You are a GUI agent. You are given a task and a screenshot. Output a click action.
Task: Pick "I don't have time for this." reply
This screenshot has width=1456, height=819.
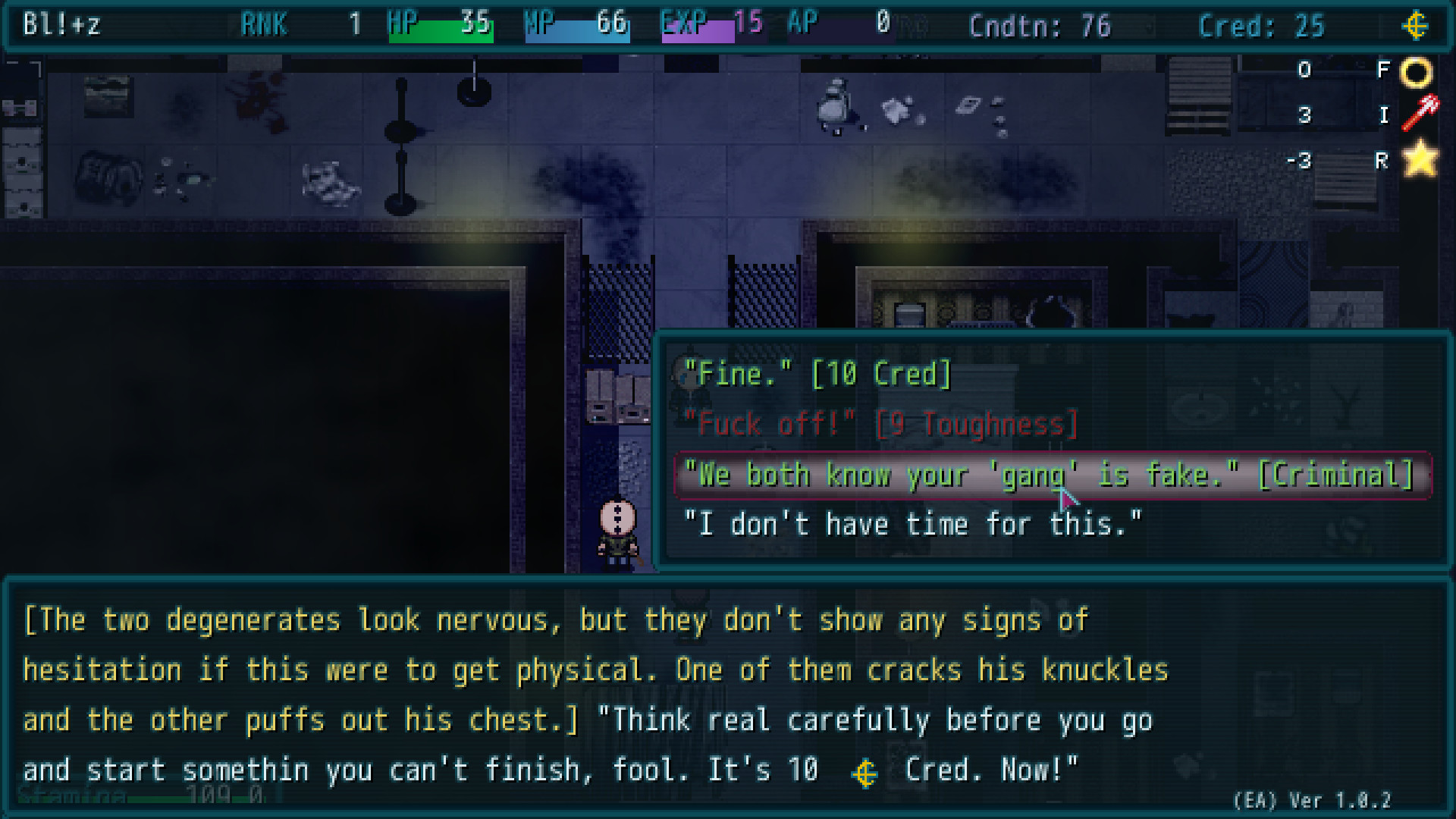[x=912, y=523]
